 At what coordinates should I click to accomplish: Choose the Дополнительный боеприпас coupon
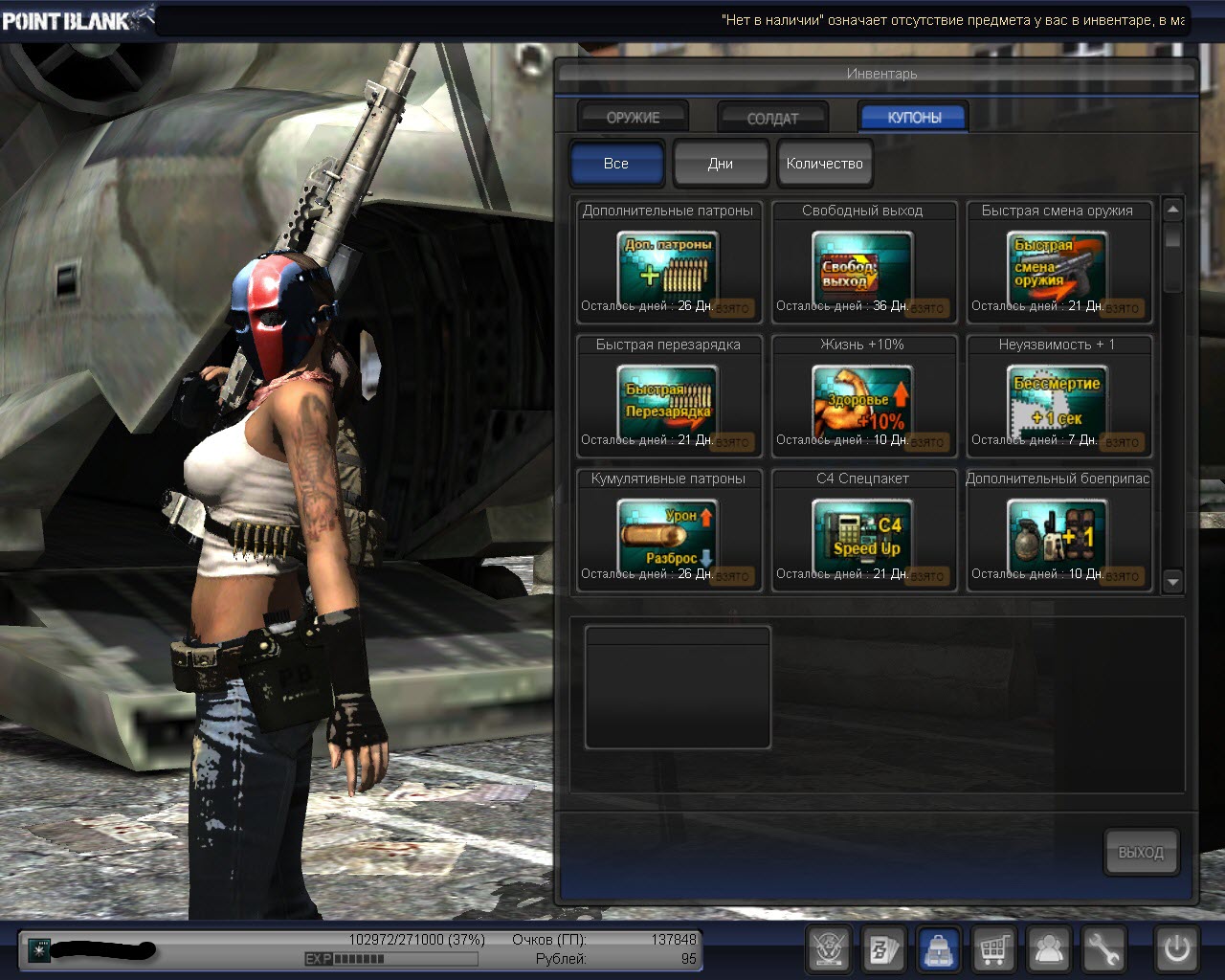click(1058, 536)
